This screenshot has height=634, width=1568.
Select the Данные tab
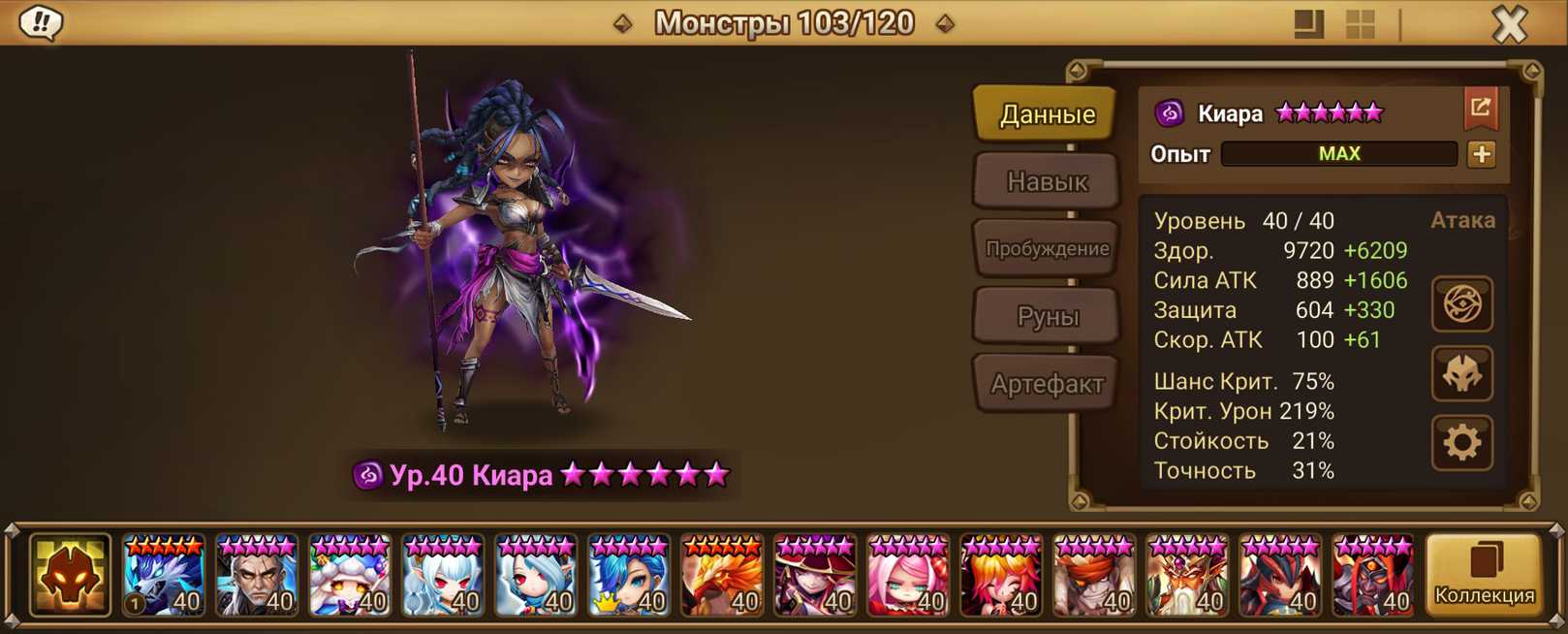(1047, 114)
